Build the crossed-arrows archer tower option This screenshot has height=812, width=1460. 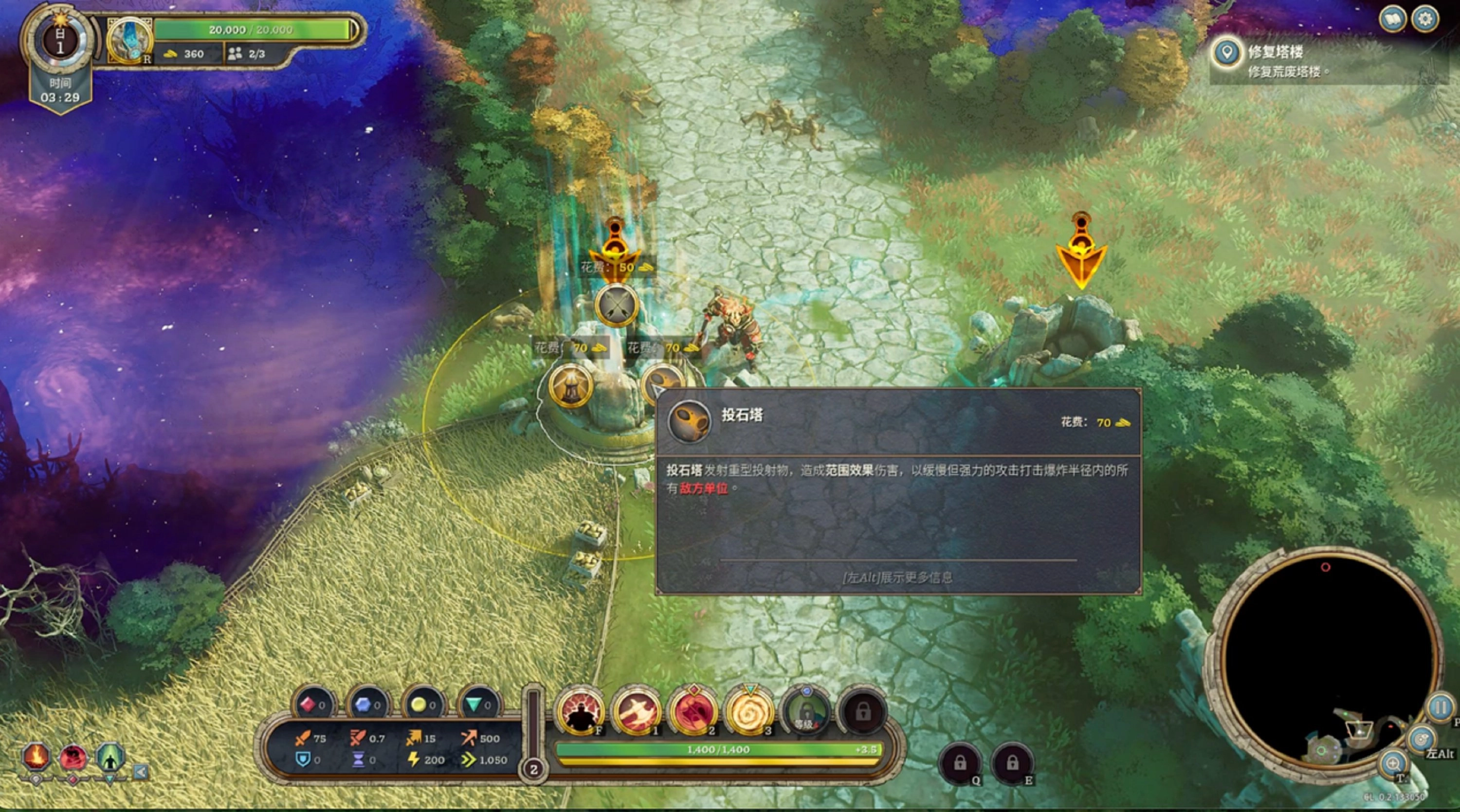[616, 306]
